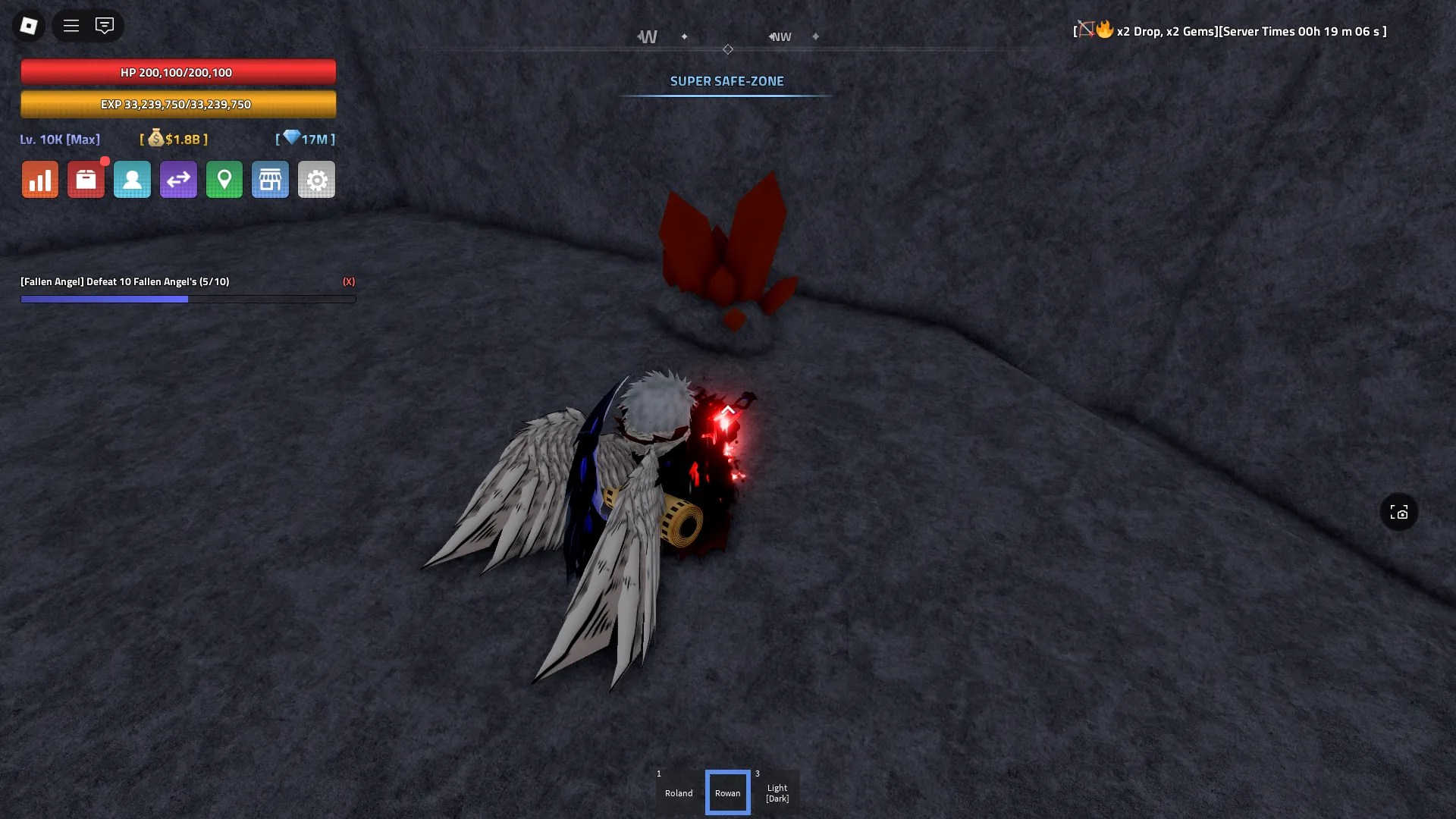Open the Roblox hamburger menu
The height and width of the screenshot is (819, 1456).
coord(71,25)
